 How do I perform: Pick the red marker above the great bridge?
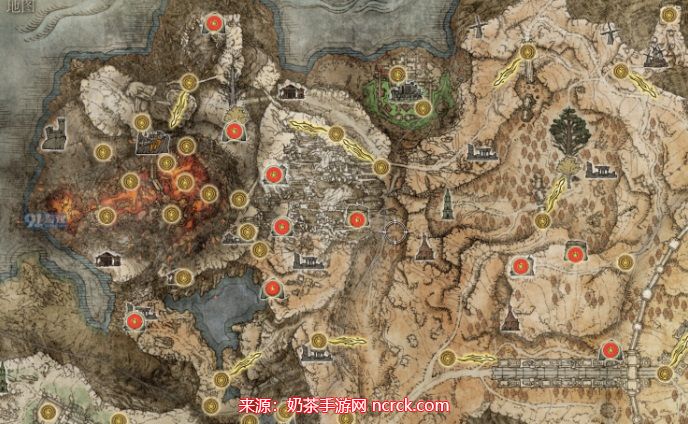coord(607,350)
